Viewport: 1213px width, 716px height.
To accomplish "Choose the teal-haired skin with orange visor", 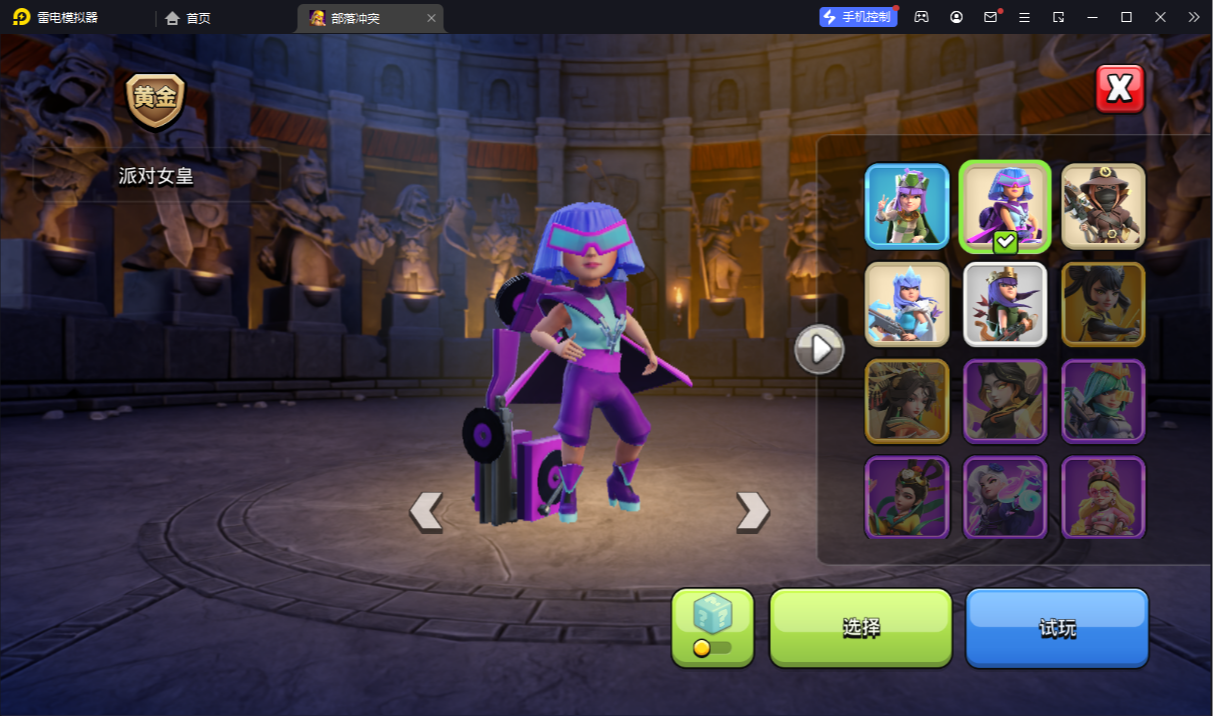I will (1103, 401).
